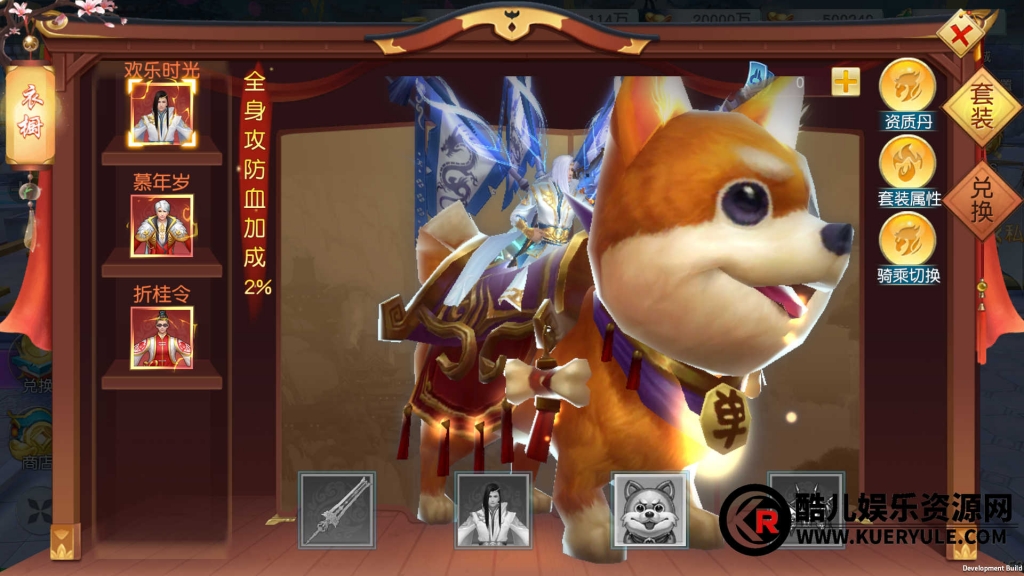Show 套装属性 set attributes

pyautogui.click(x=907, y=162)
